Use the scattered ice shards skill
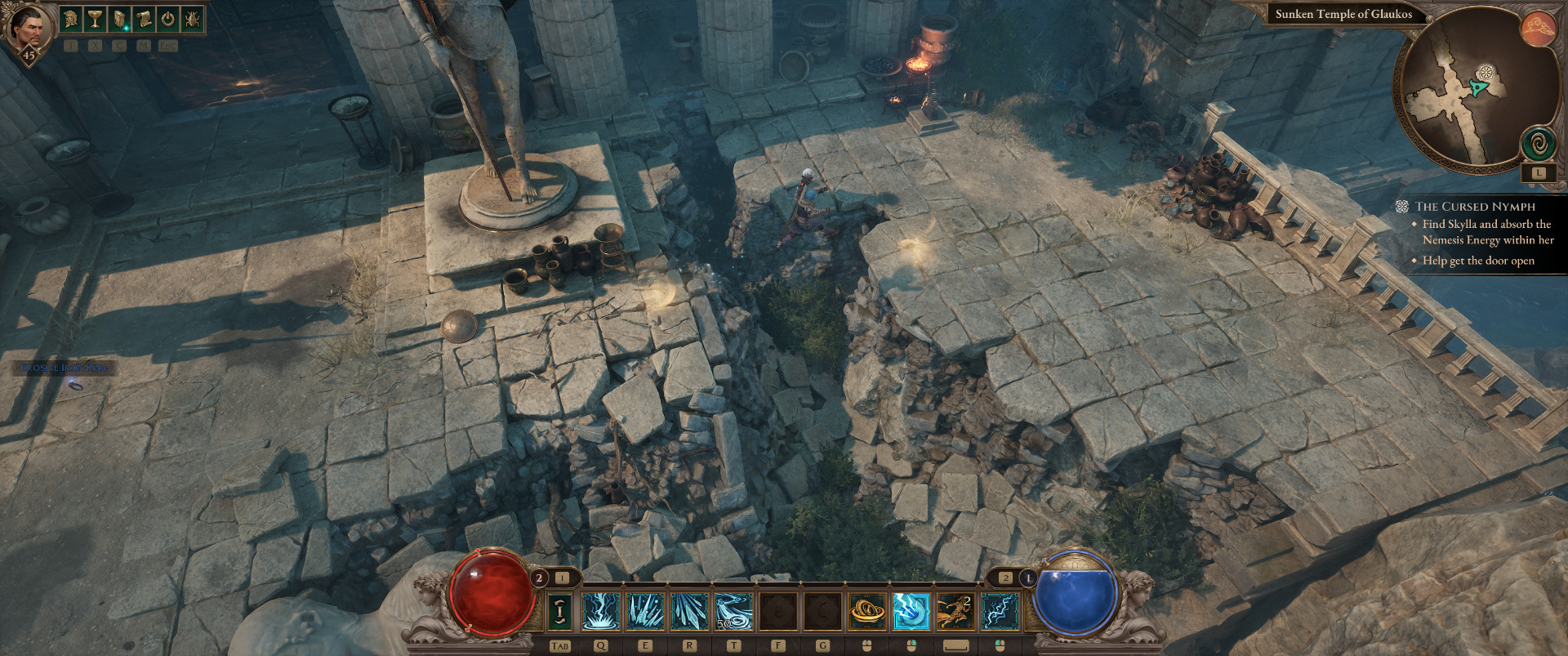Viewport: 1568px width, 656px height. [645, 611]
